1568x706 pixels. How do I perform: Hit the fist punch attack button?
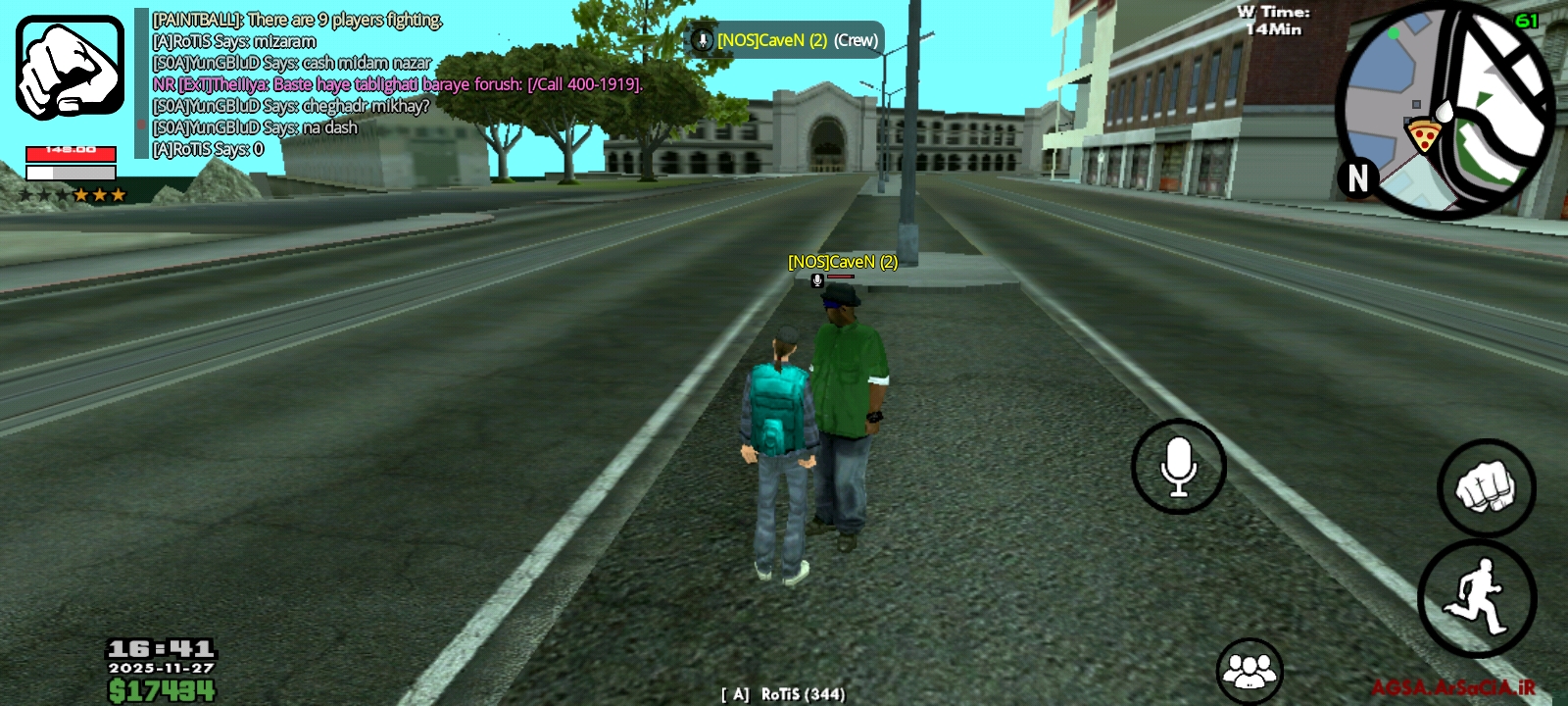pyautogui.click(x=1486, y=487)
